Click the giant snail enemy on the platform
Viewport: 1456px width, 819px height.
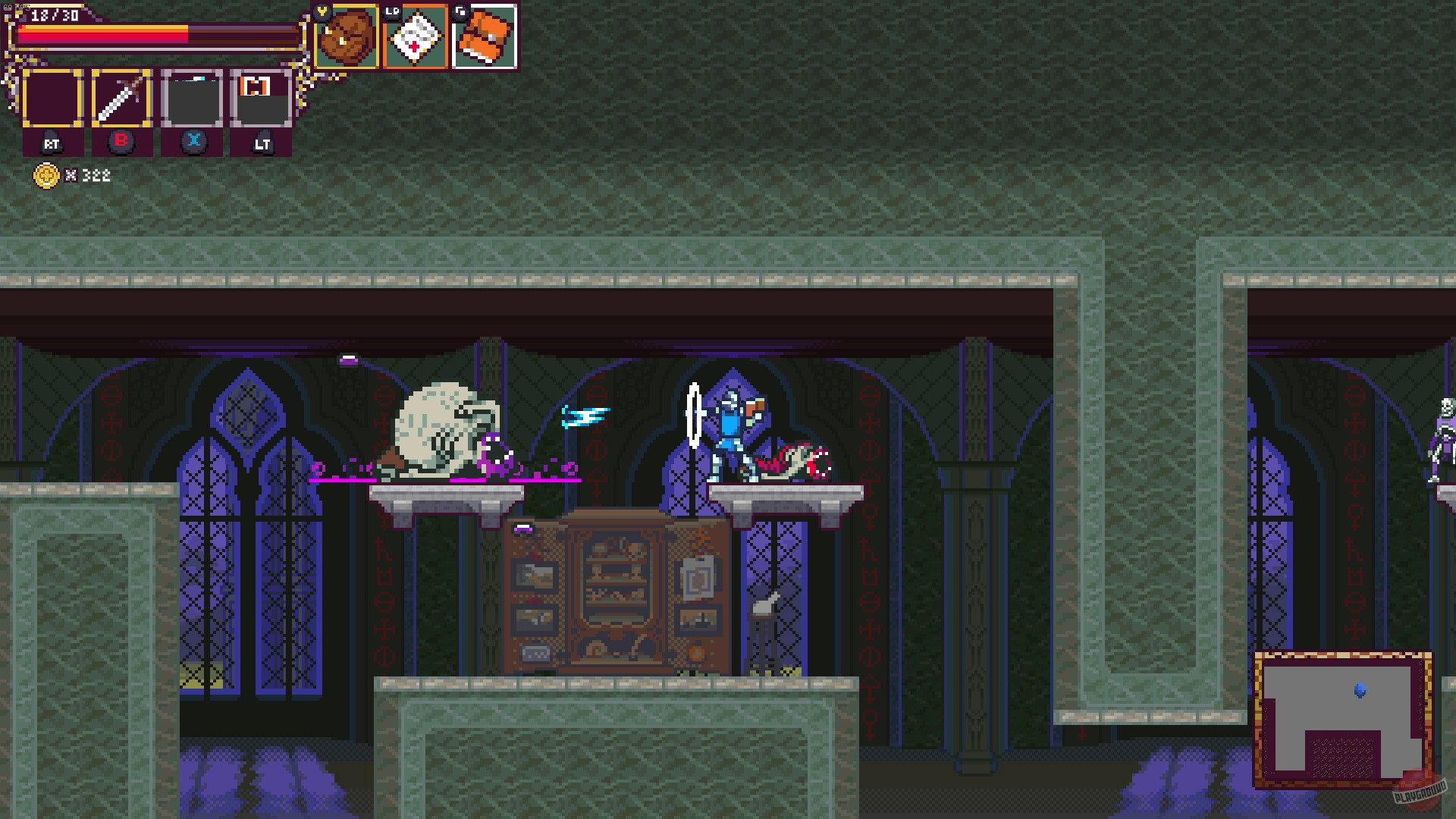[x=444, y=428]
